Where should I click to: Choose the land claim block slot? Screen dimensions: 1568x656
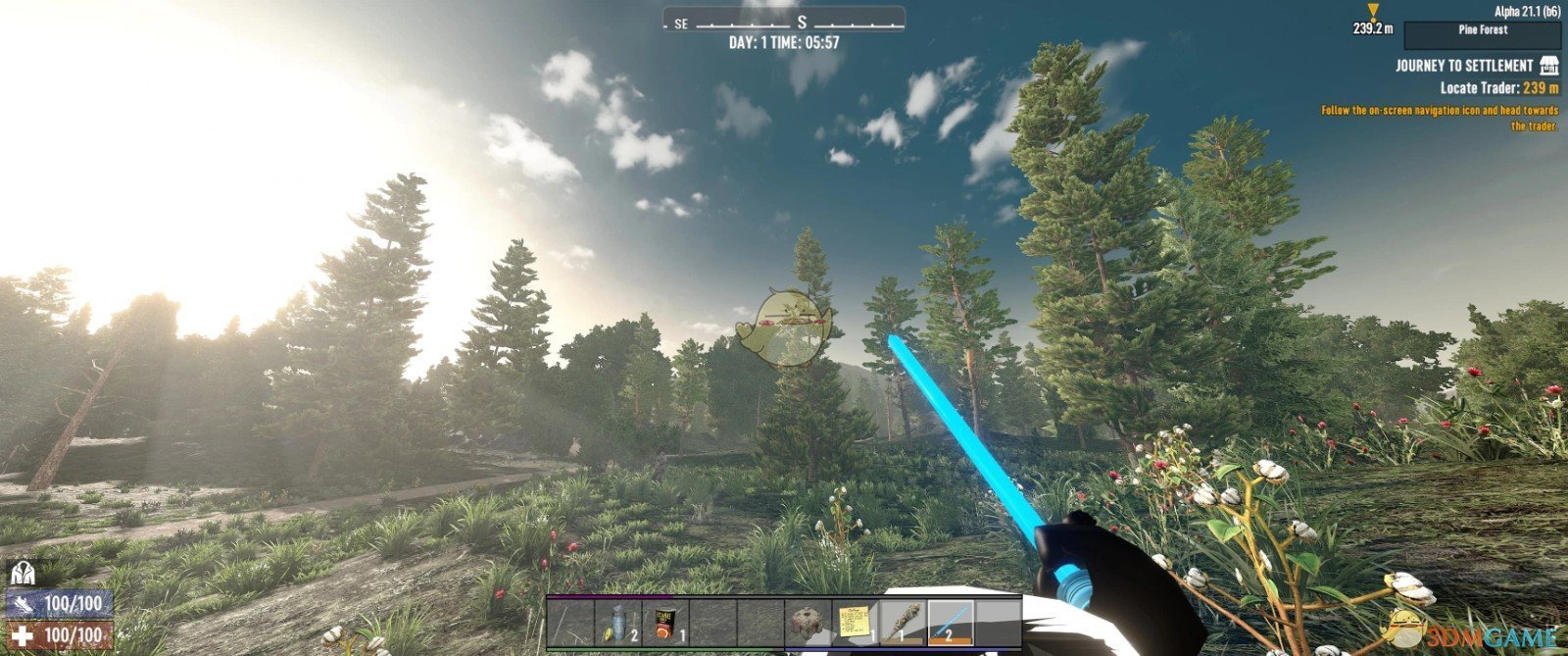point(808,624)
